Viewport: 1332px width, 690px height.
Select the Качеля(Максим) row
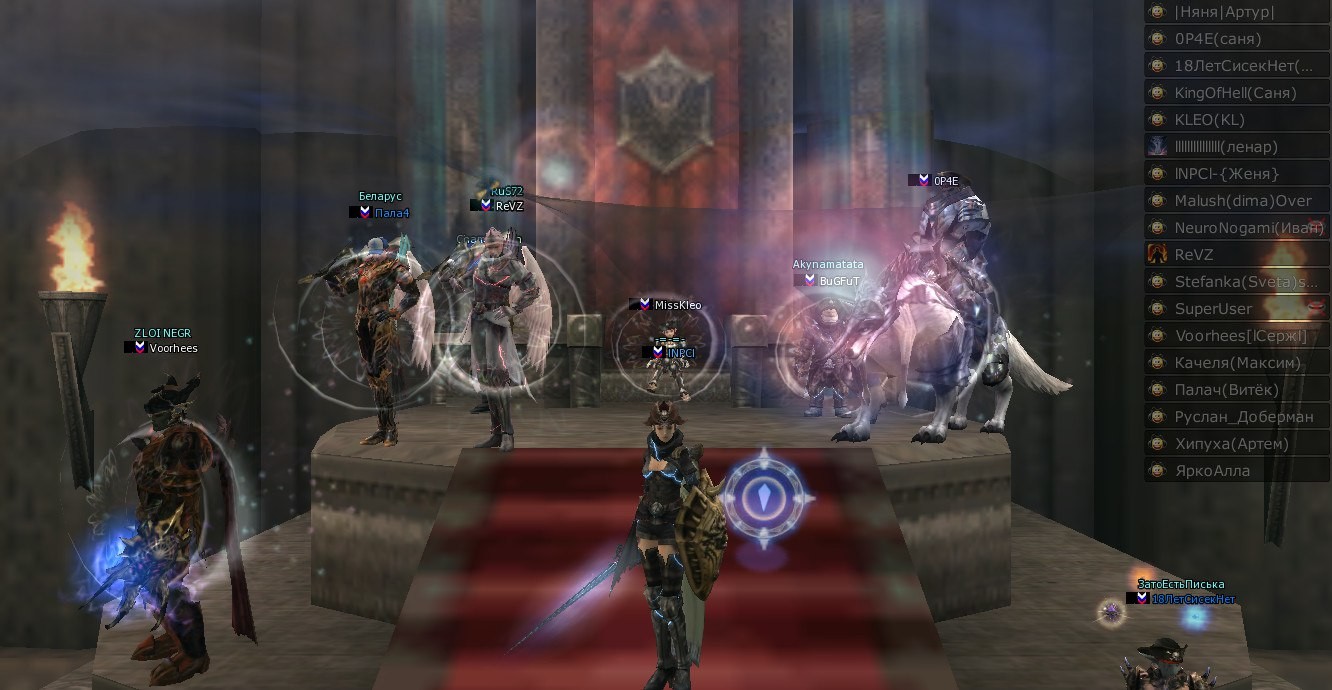1236,363
